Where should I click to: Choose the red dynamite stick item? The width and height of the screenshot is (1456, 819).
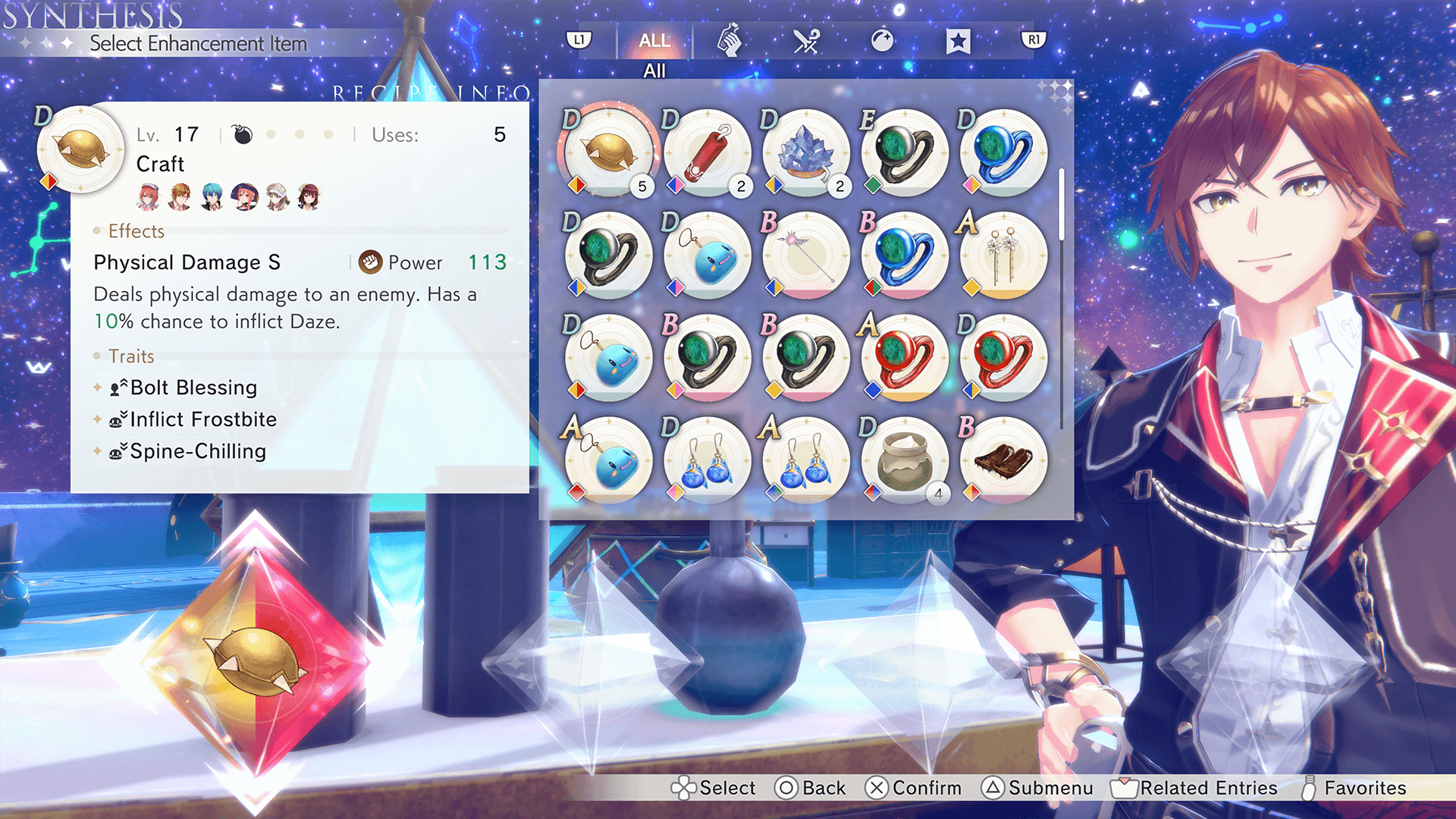tap(707, 152)
